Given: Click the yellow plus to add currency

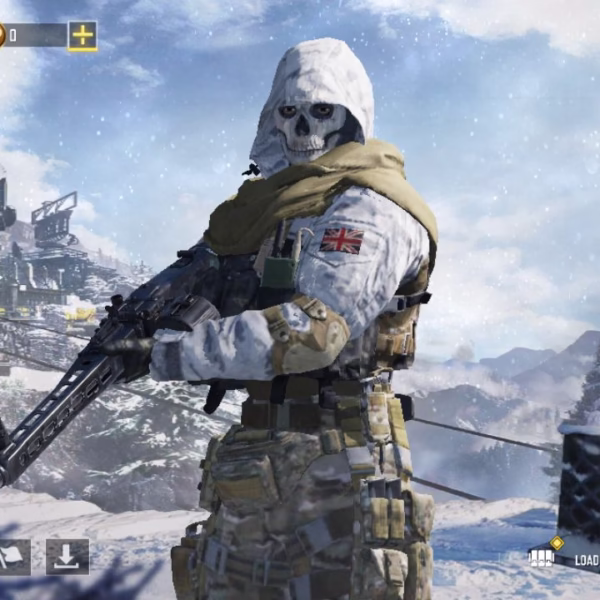Looking at the screenshot, I should click(82, 36).
